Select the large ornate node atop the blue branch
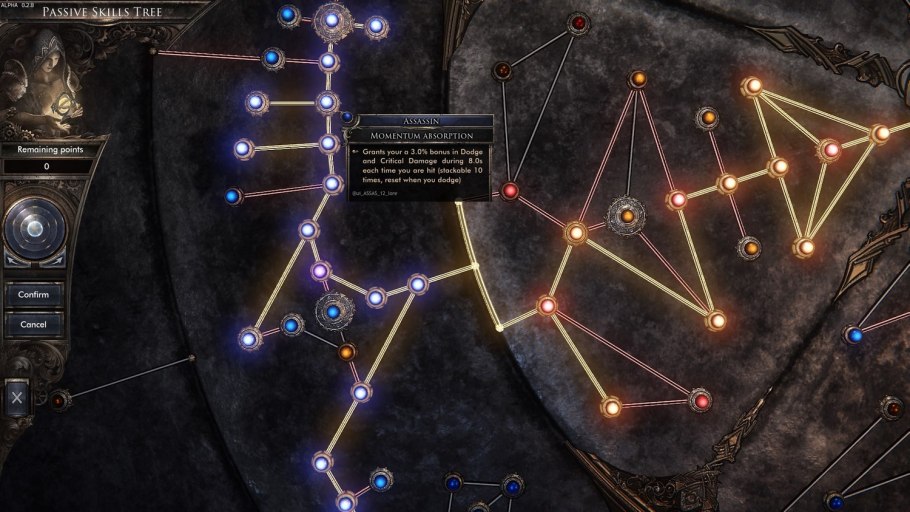 (332, 19)
